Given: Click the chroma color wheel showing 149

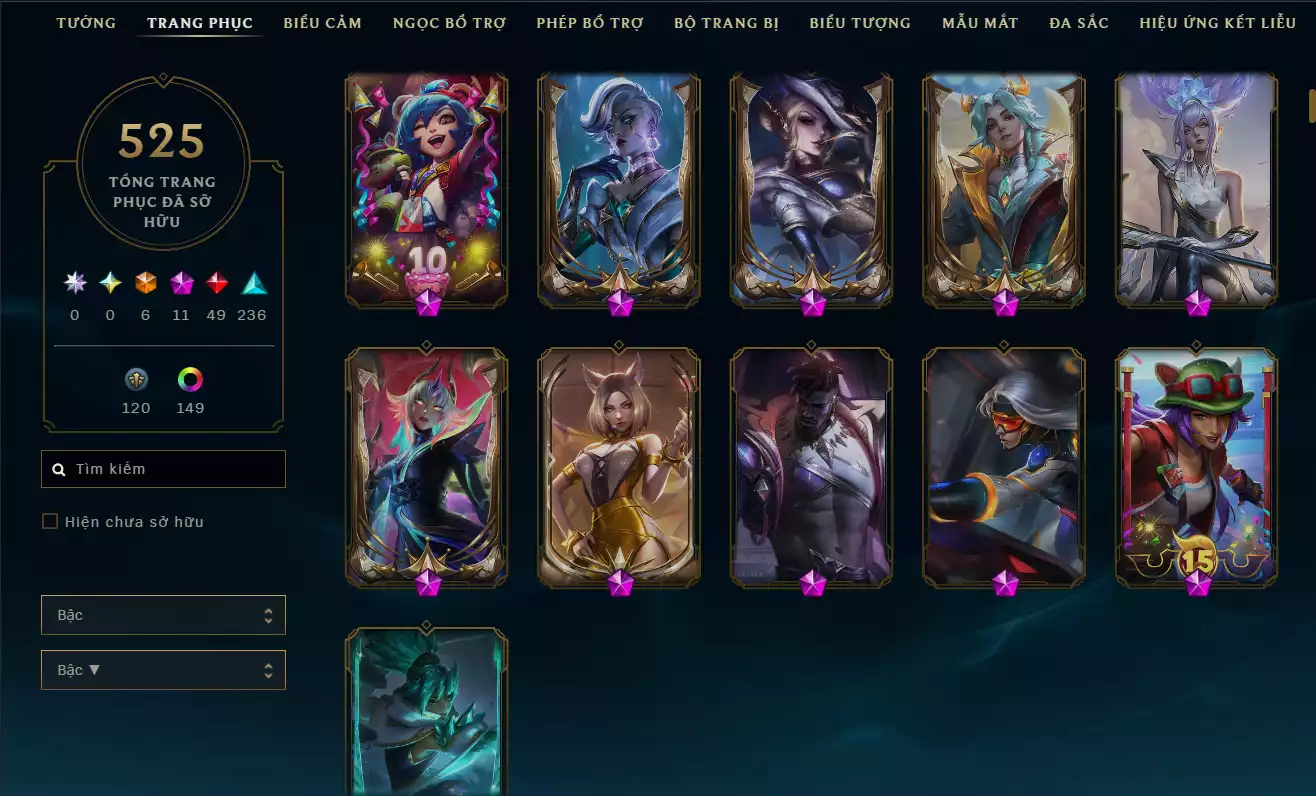Looking at the screenshot, I should pos(190,380).
